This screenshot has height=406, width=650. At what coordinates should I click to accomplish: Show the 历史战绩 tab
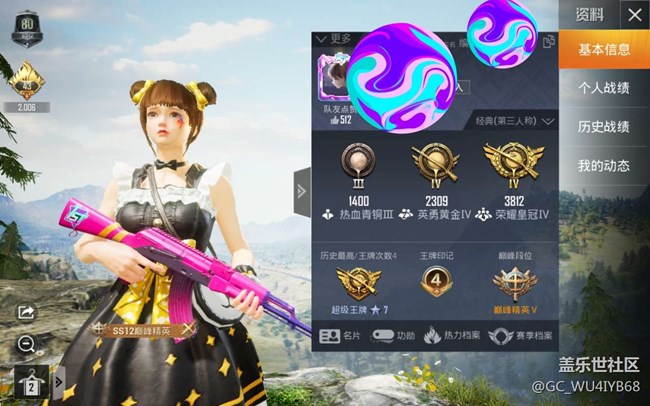click(x=604, y=126)
